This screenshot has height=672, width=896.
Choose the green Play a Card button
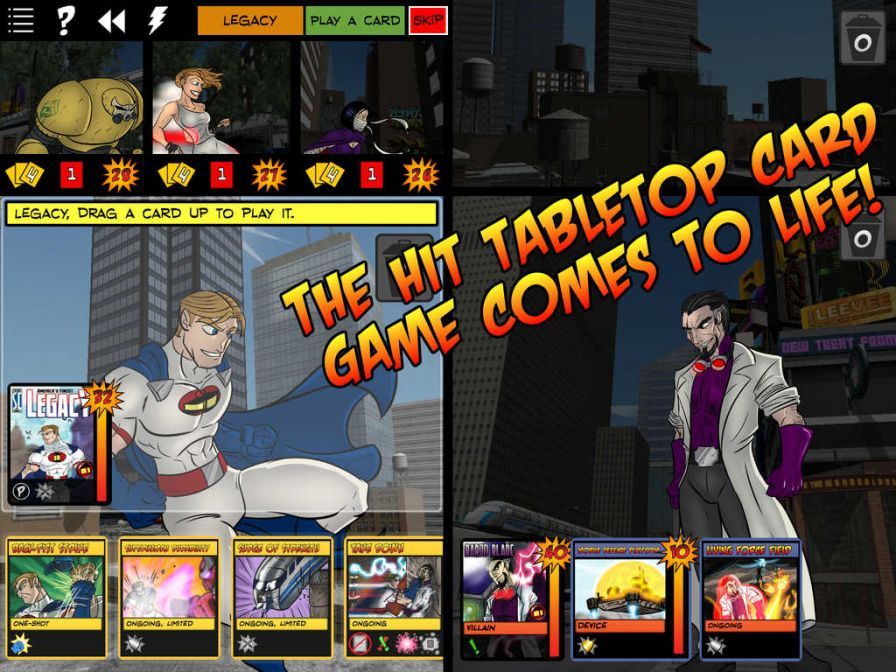tap(355, 21)
